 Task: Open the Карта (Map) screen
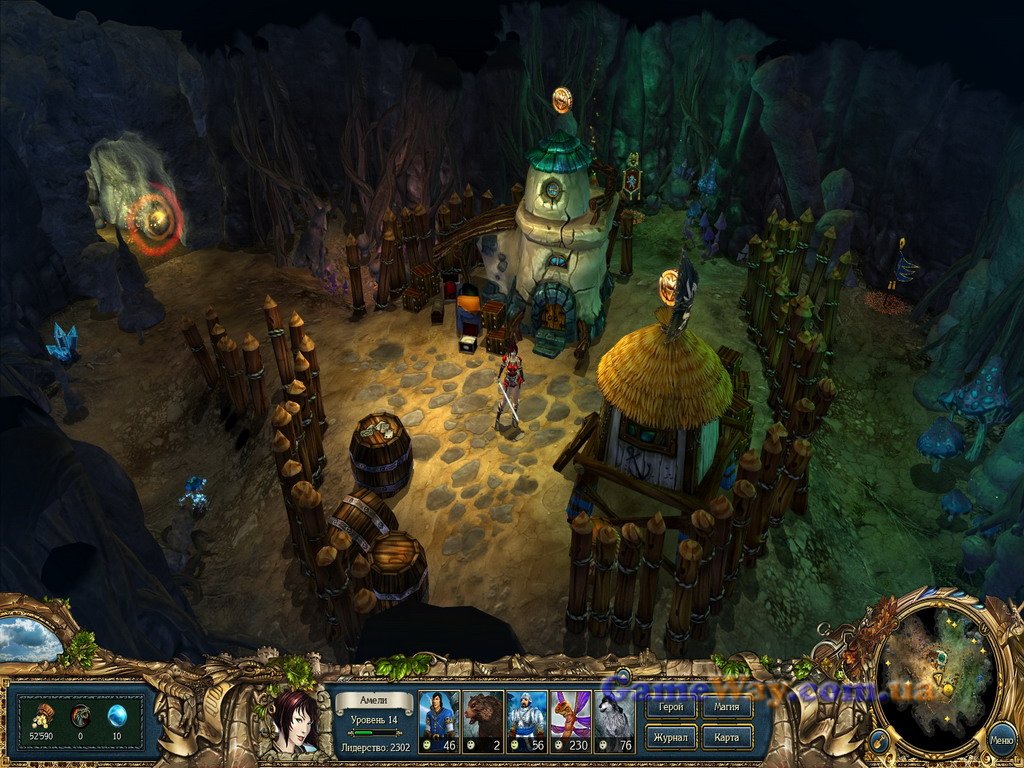click(727, 737)
